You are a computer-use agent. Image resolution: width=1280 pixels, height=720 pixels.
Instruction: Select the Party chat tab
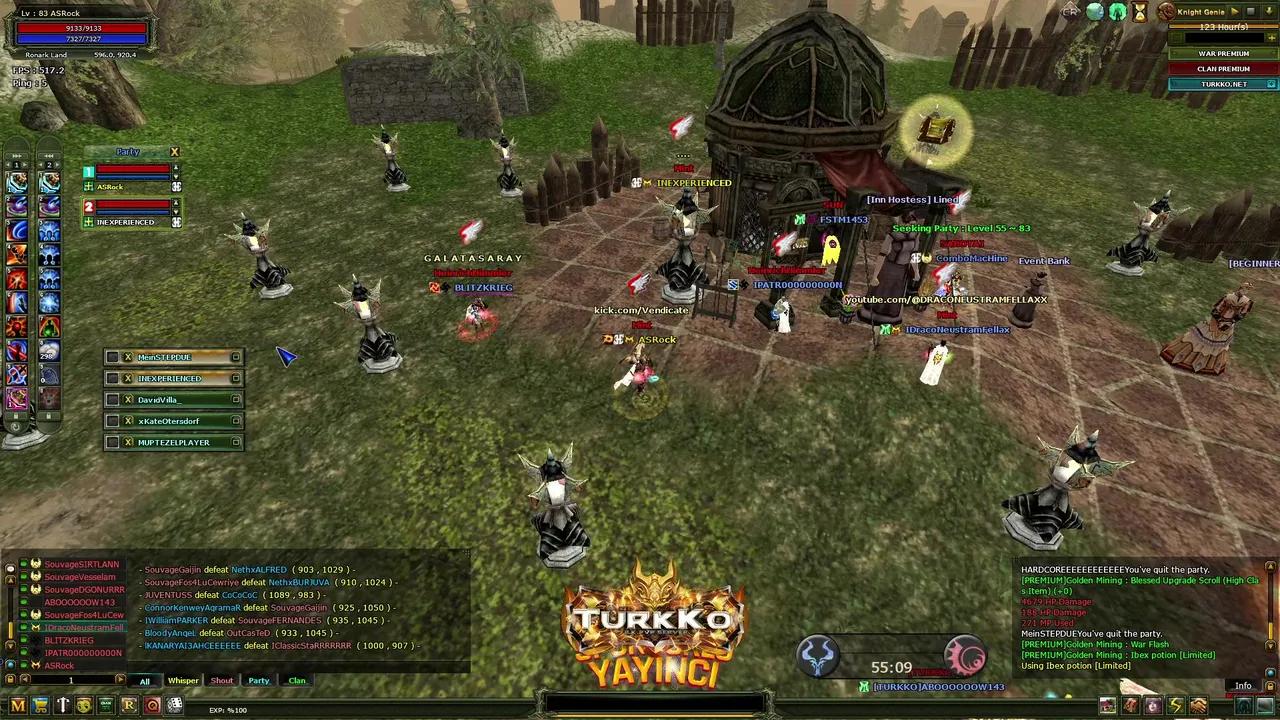point(259,681)
